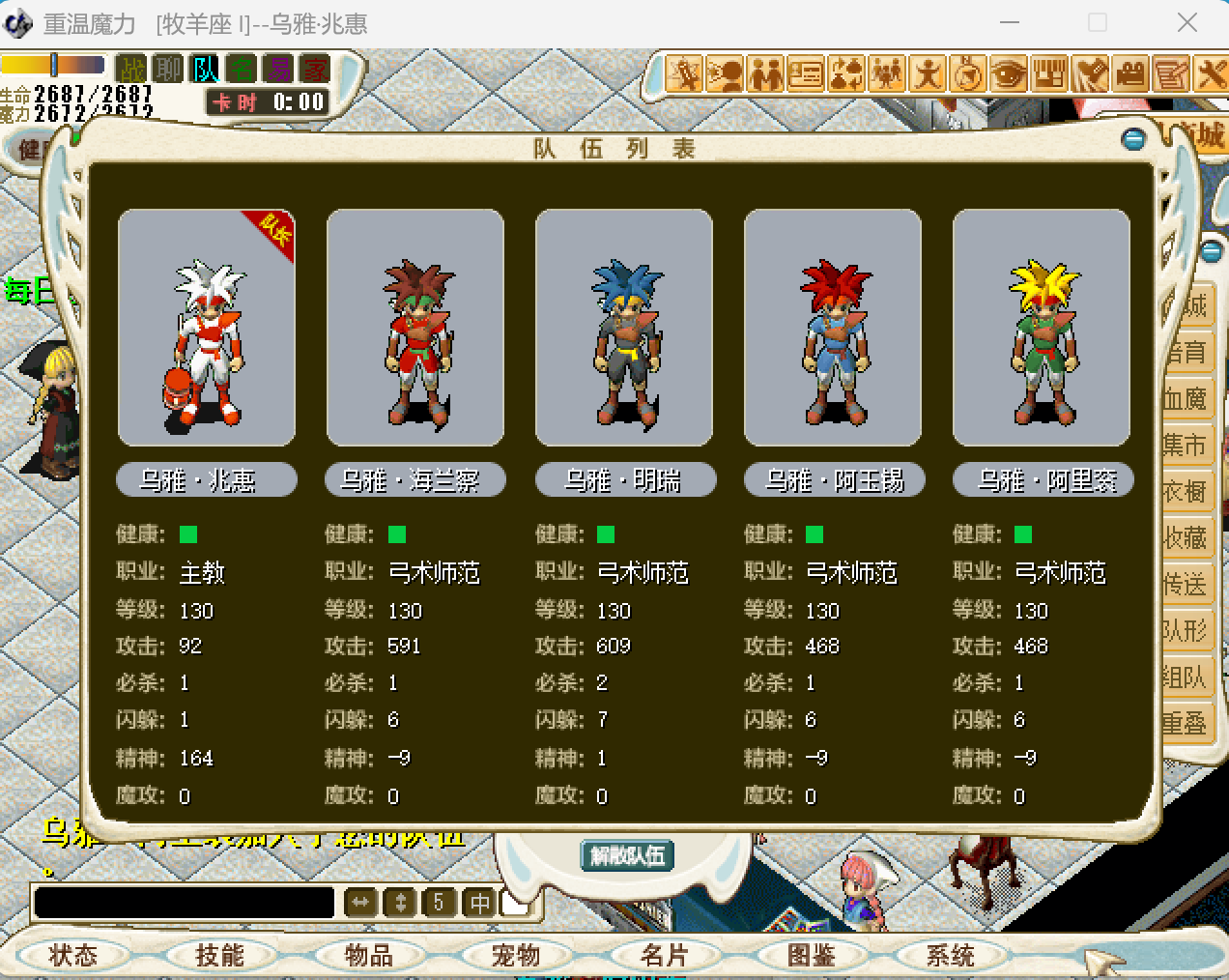Open the 集市 market side button
This screenshot has width=1229, height=980.
click(1185, 445)
